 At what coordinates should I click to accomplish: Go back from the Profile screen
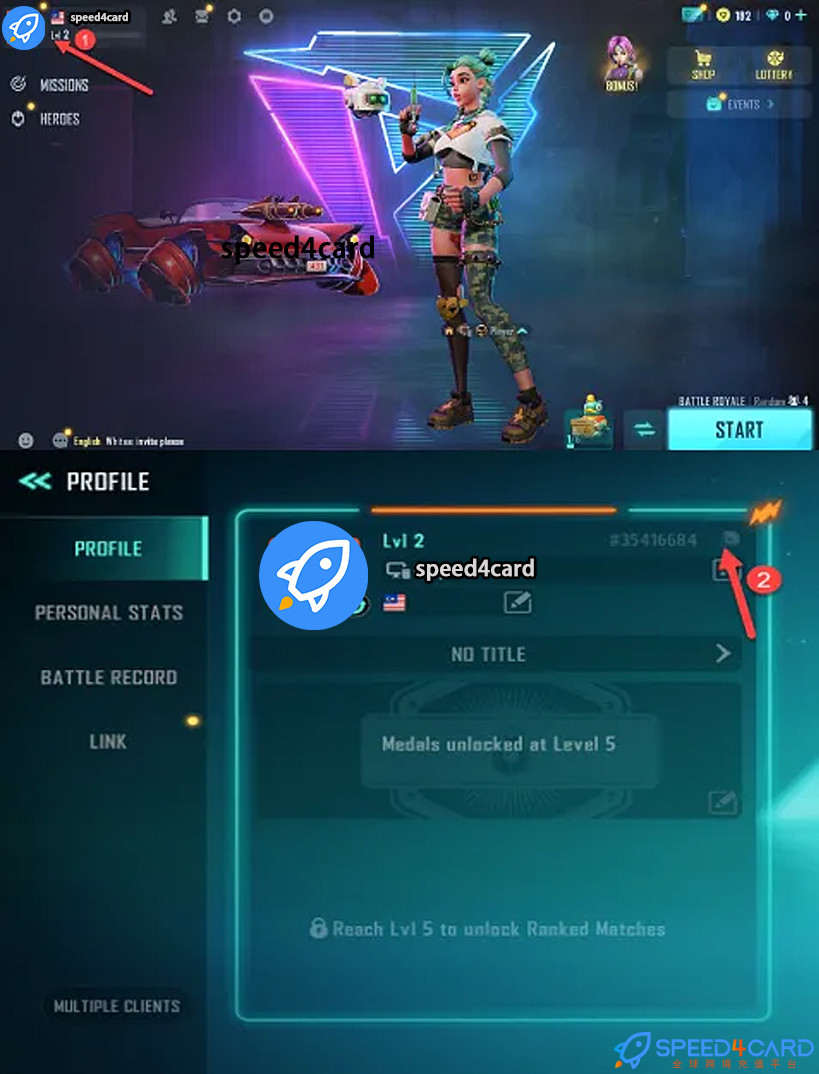[x=35, y=482]
